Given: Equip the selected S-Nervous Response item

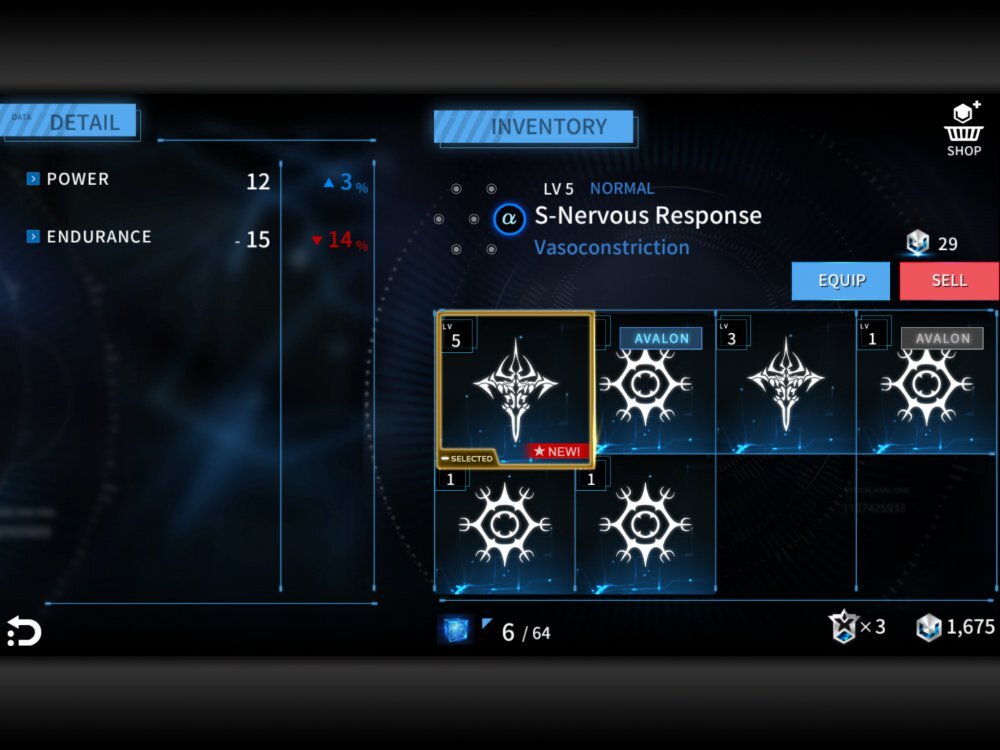Looking at the screenshot, I should click(840, 281).
